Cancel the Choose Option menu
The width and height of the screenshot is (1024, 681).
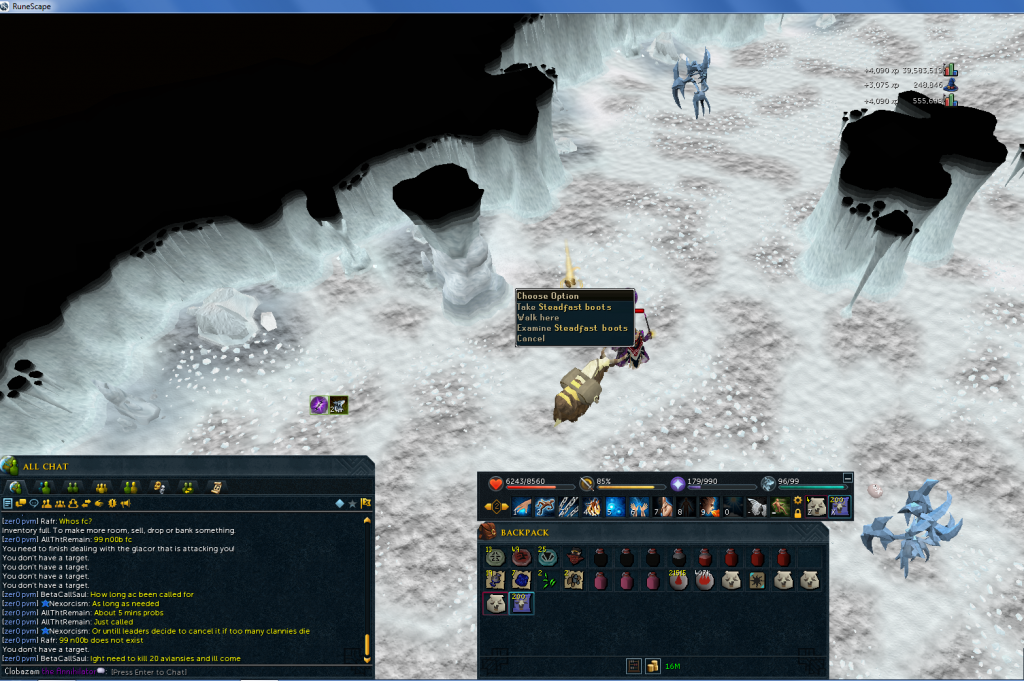532,338
